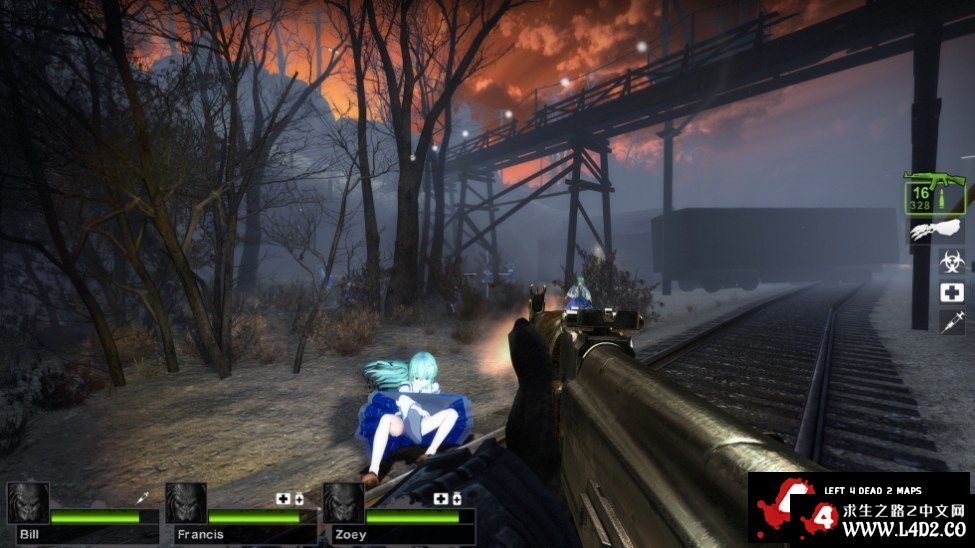Choose the first aid kit slot
This screenshot has width=975, height=548.
pyautogui.click(x=951, y=292)
